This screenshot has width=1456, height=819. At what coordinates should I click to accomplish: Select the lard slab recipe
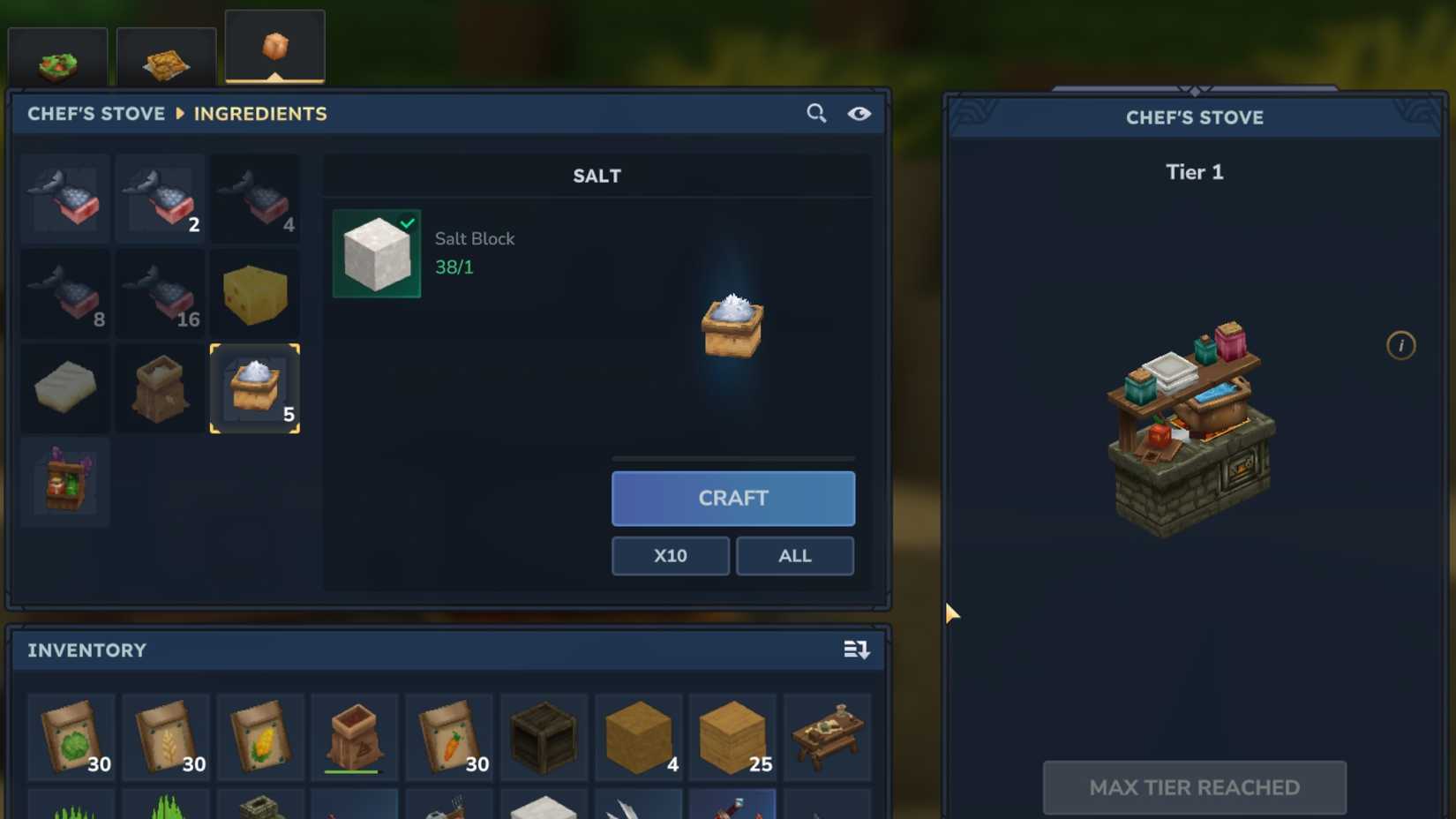(64, 388)
